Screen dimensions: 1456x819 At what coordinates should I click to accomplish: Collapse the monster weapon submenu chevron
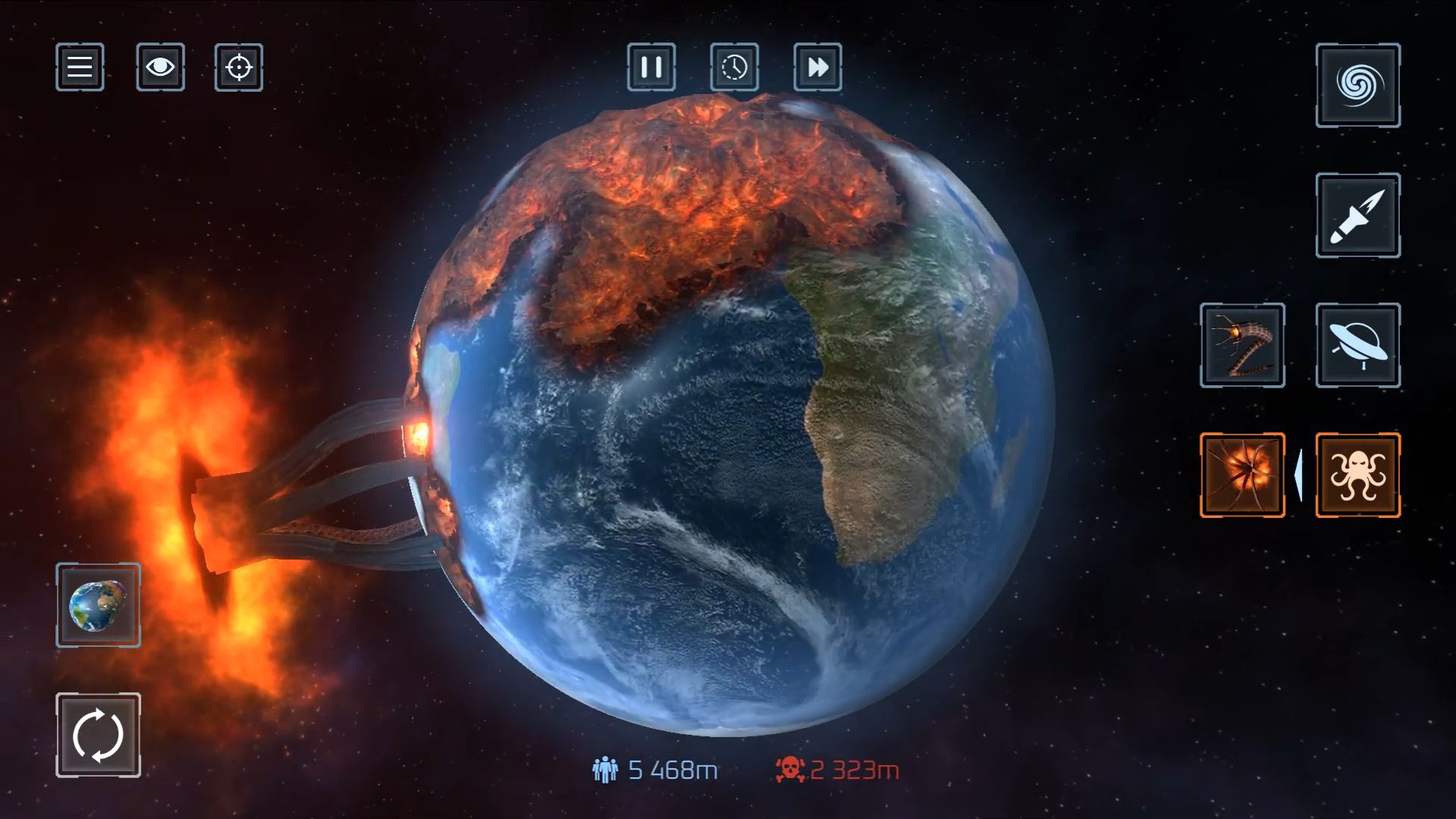[1300, 474]
